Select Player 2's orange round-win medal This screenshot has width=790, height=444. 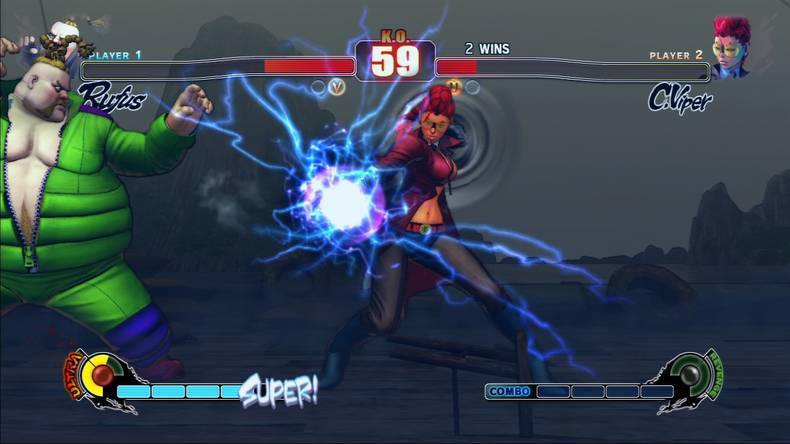tap(455, 87)
